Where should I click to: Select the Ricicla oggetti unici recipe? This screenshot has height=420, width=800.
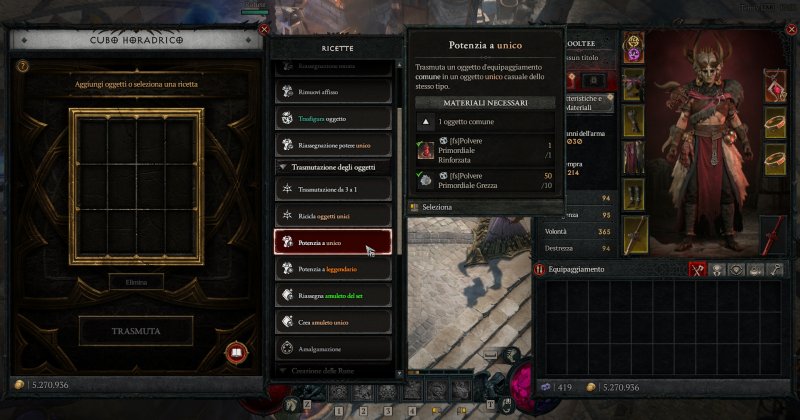click(x=334, y=215)
